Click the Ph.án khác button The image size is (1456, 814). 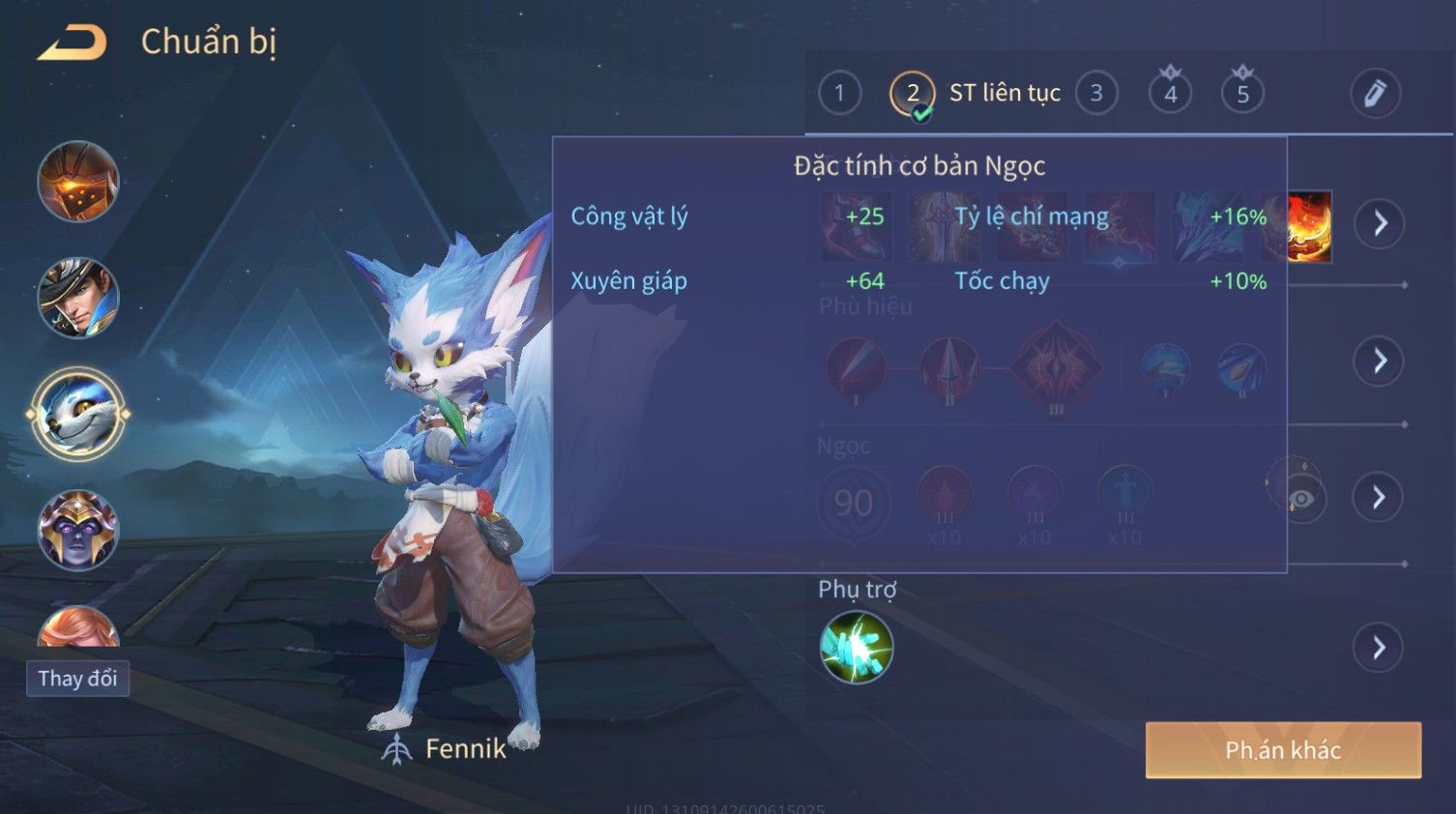point(1283,750)
